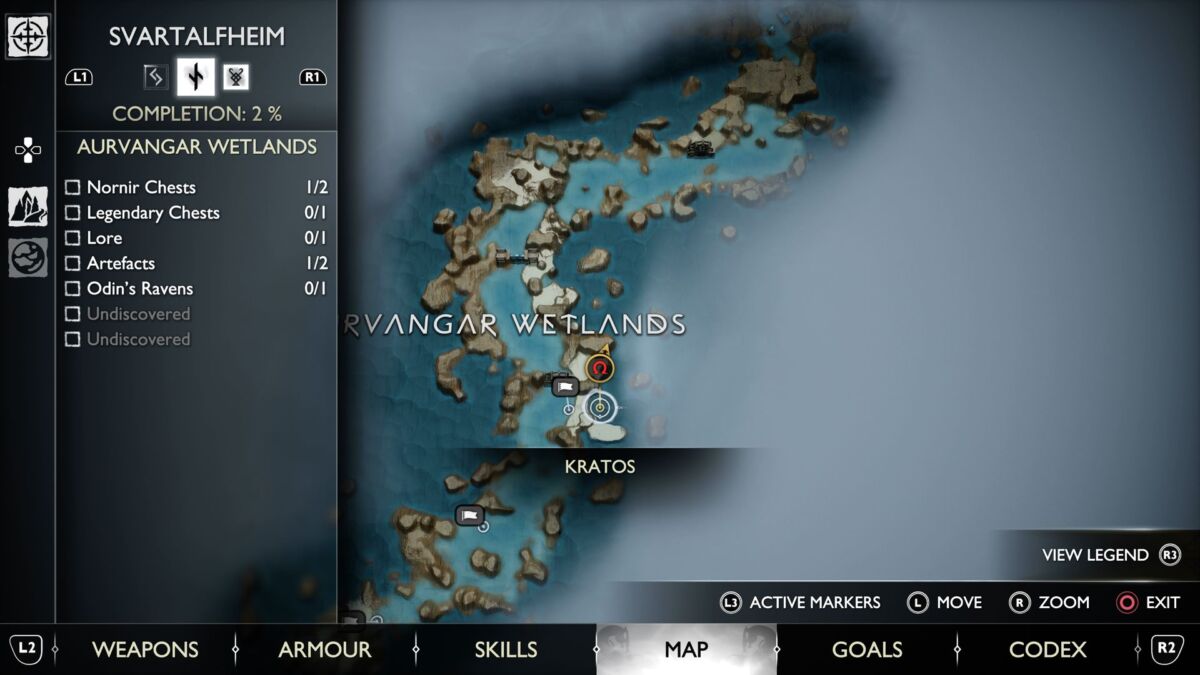The width and height of the screenshot is (1200, 675).
Task: Click Kratos's red omega map marker
Action: pos(600,369)
